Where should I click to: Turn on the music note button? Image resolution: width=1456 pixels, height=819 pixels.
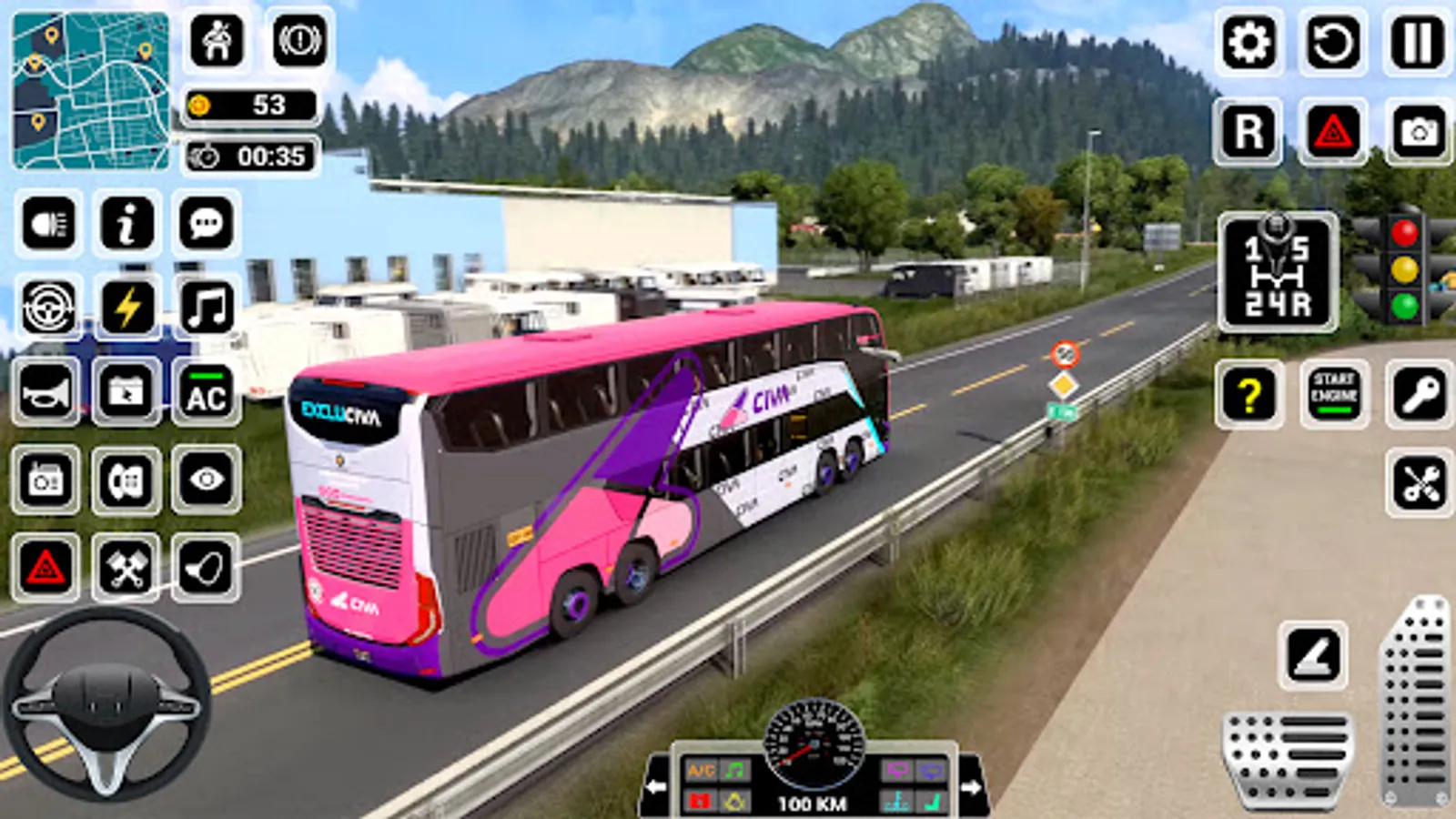point(207,307)
